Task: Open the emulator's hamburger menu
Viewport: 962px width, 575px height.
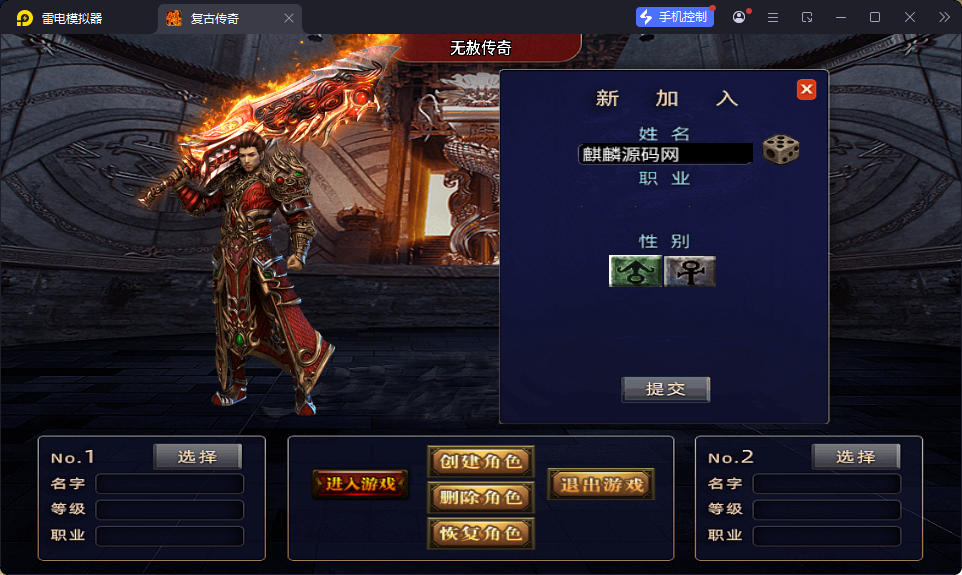Action: click(773, 17)
